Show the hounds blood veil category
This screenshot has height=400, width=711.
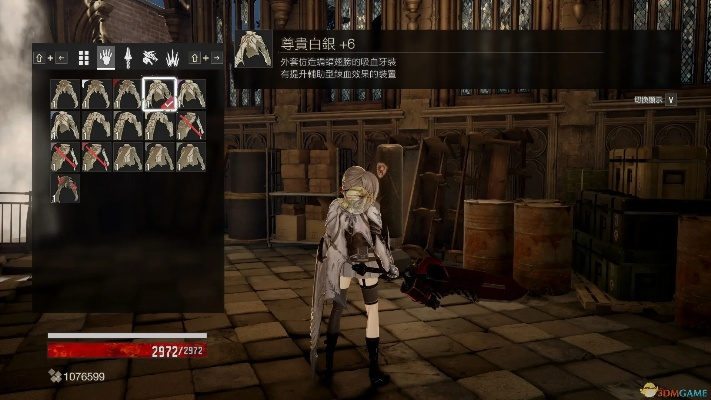click(x=150, y=58)
